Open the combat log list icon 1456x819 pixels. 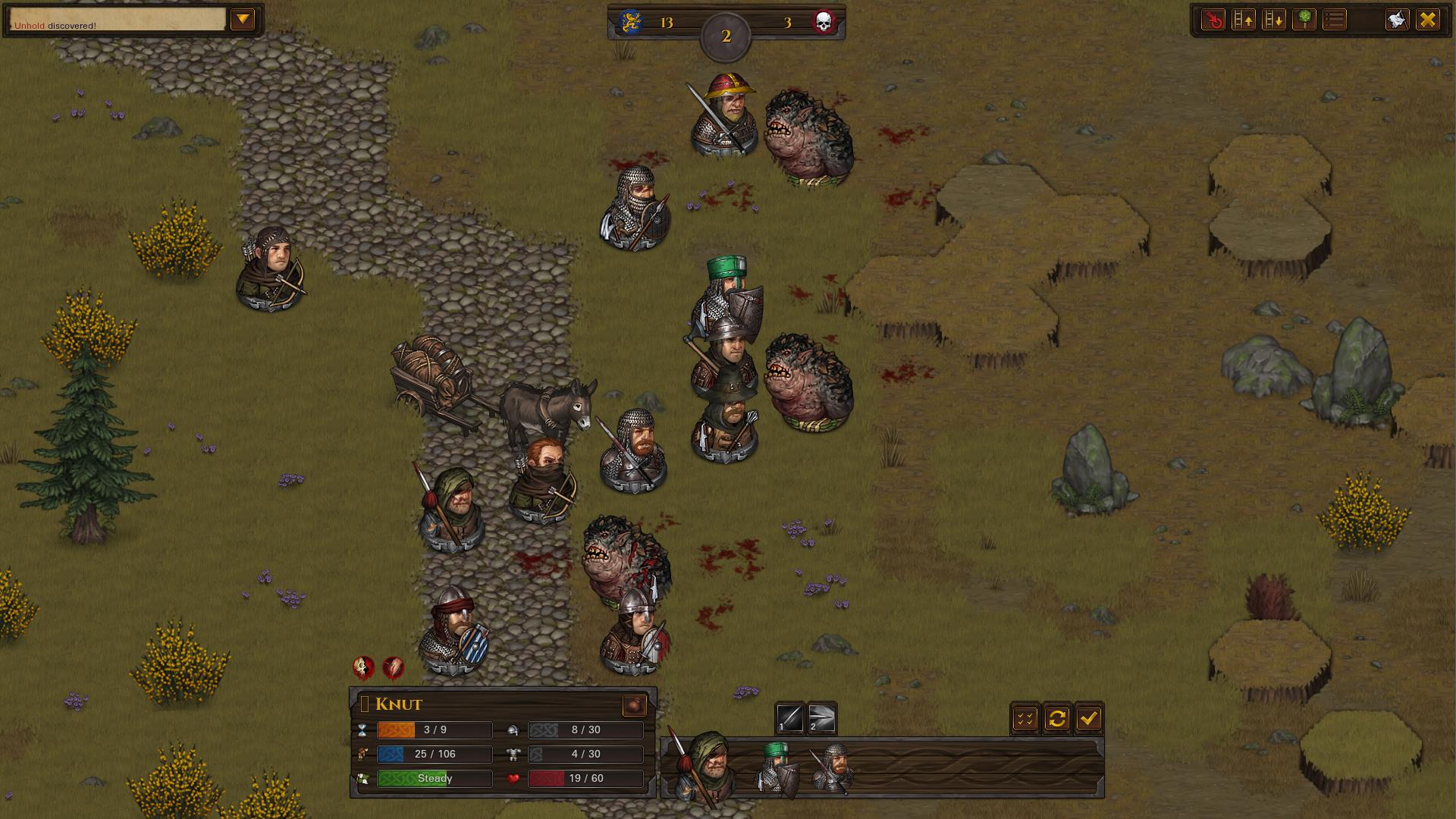pos(1334,19)
